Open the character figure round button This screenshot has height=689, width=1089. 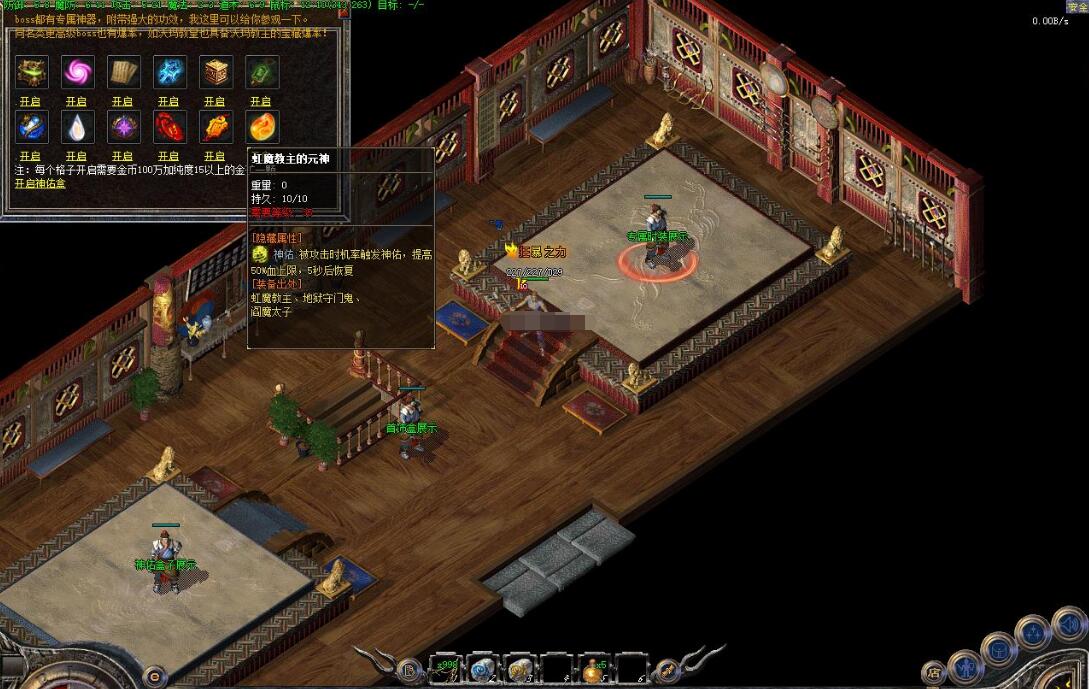click(966, 665)
